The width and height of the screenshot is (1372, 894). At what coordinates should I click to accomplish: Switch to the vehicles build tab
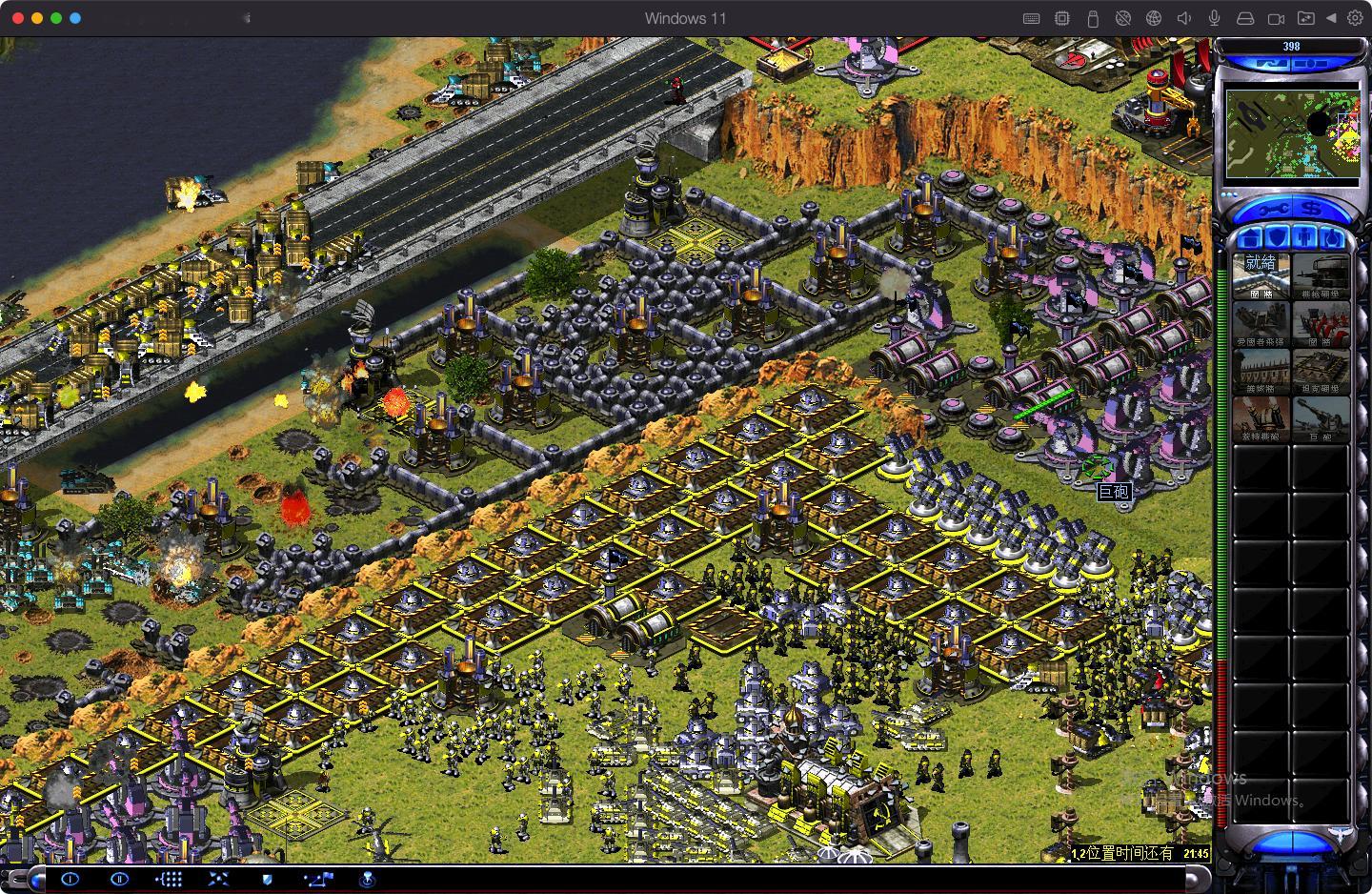1331,237
